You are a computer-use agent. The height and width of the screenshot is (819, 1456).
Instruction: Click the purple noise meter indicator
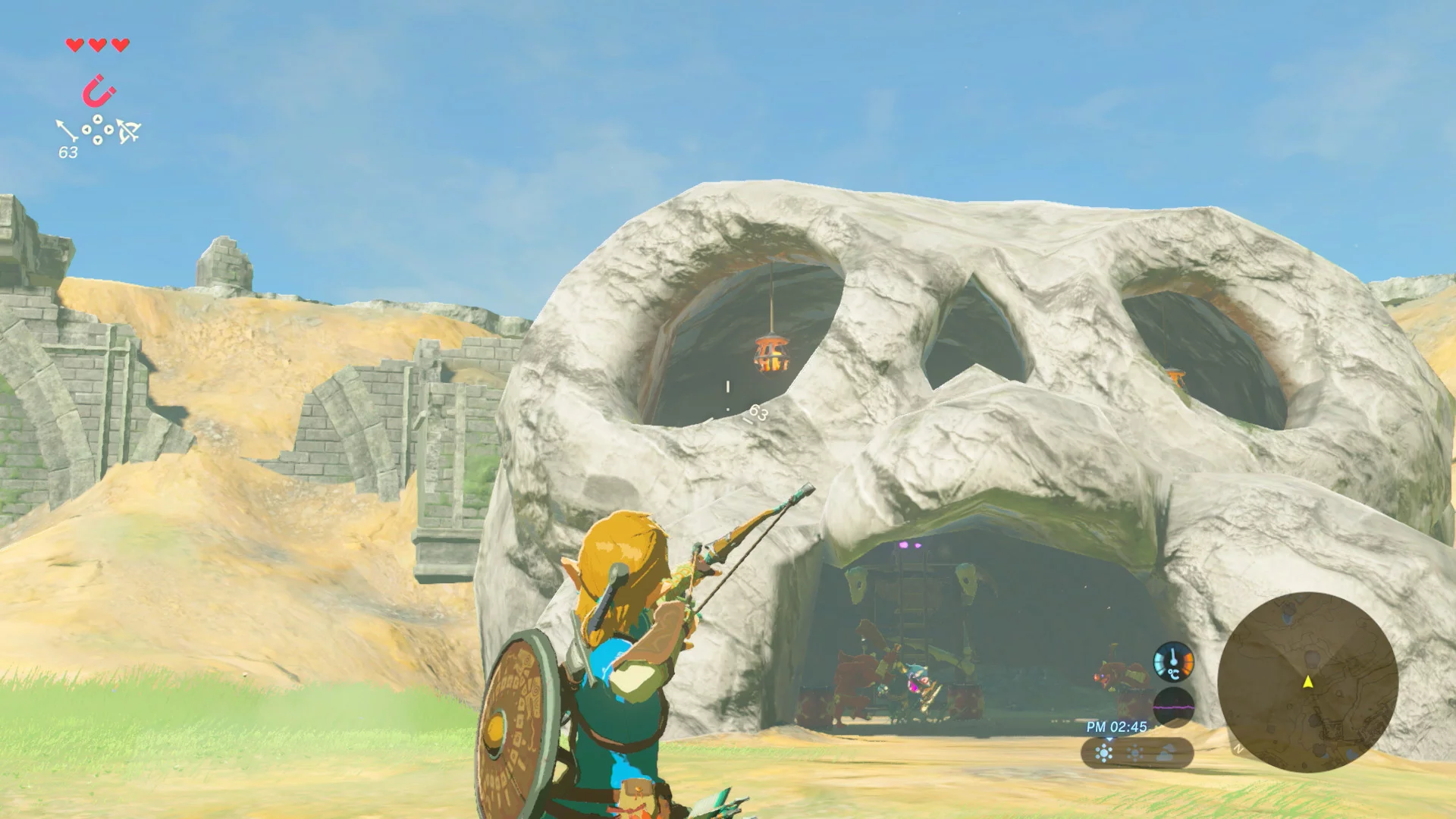tap(1174, 707)
